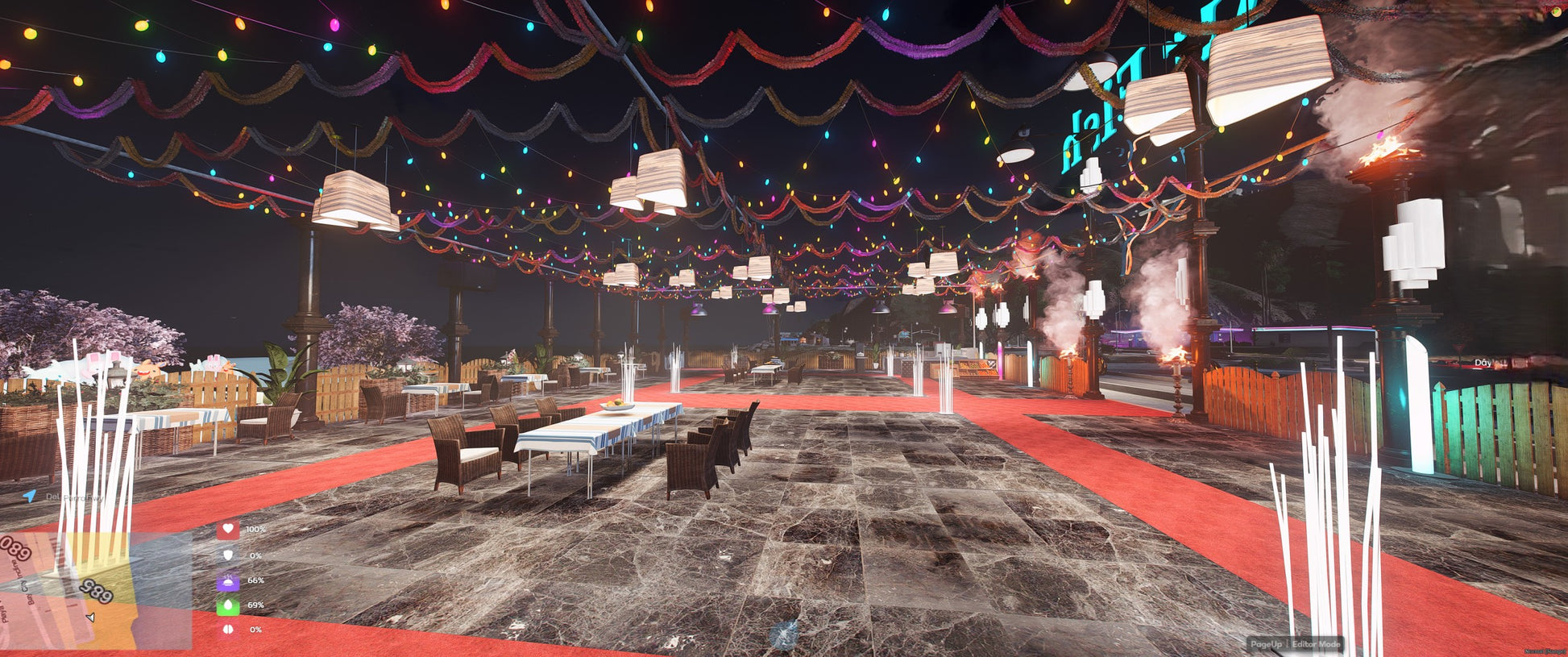
Task: Select the brain stress status icon
Action: (228, 630)
